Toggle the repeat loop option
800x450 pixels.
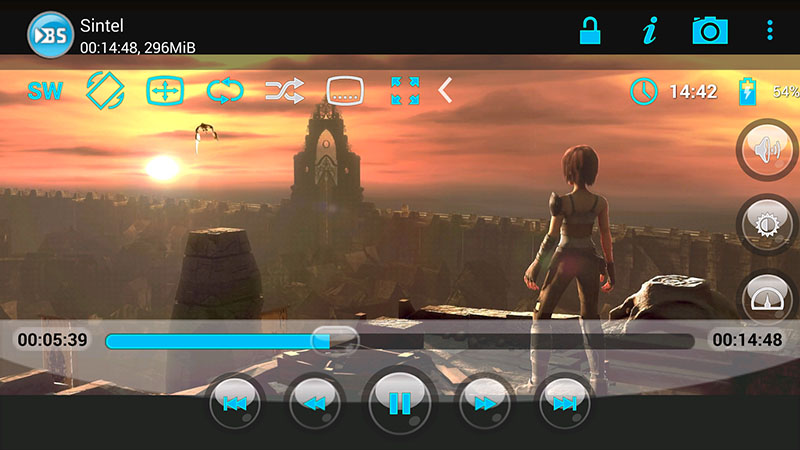click(225, 91)
